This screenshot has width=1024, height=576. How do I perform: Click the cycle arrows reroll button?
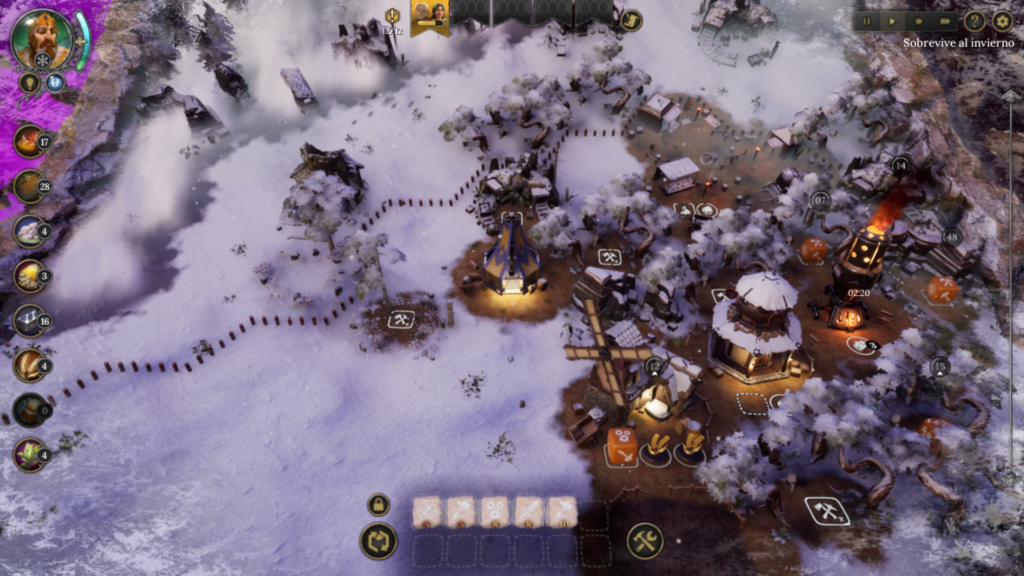[x=378, y=541]
